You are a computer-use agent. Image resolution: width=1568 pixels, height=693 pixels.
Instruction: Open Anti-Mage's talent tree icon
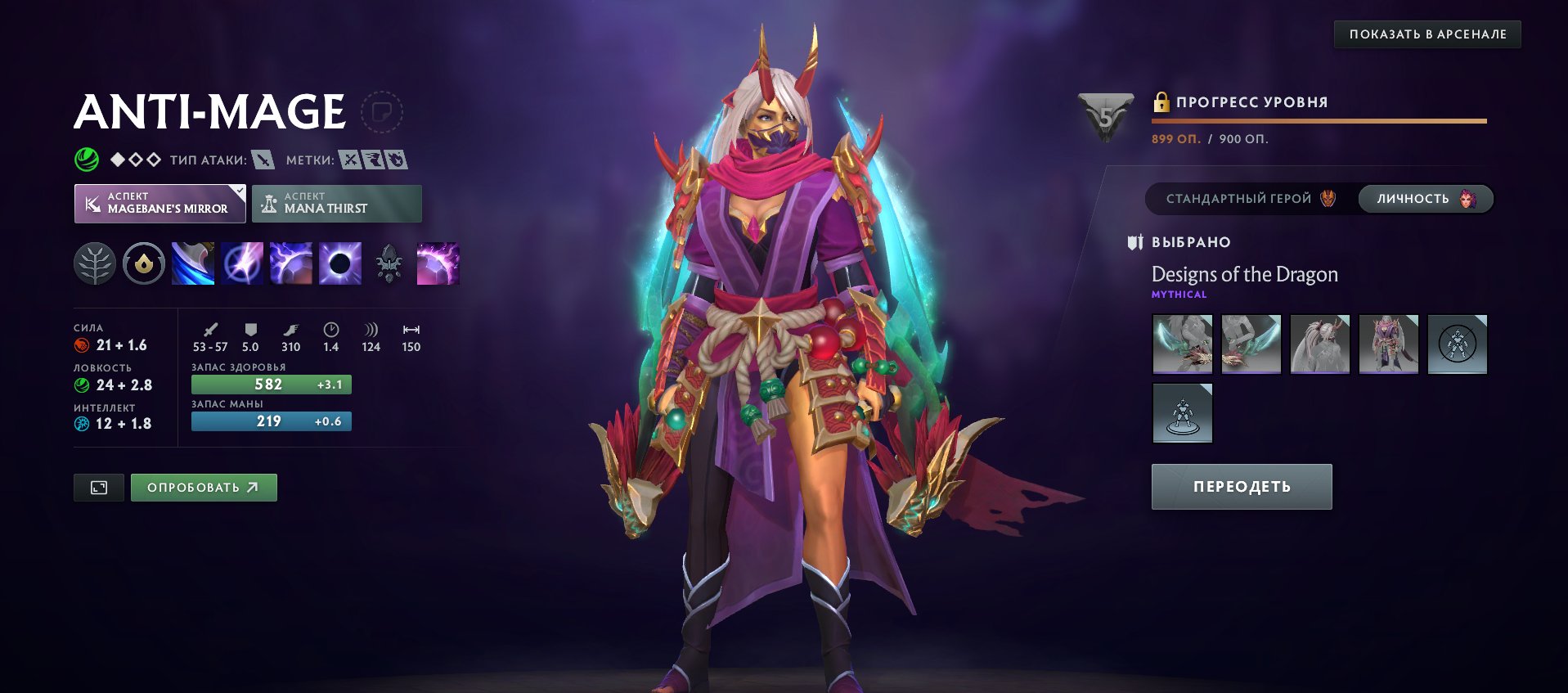[96, 263]
